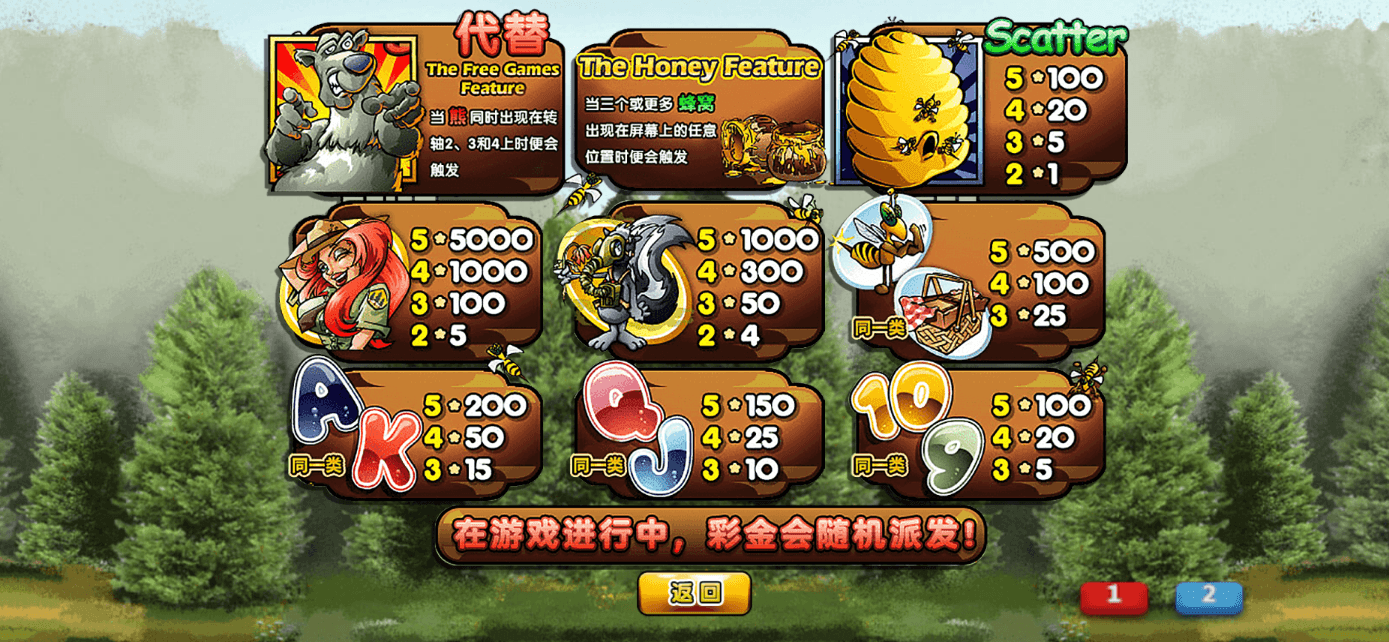Click the yellow 返回 back button
The image size is (1389, 642).
(695, 593)
